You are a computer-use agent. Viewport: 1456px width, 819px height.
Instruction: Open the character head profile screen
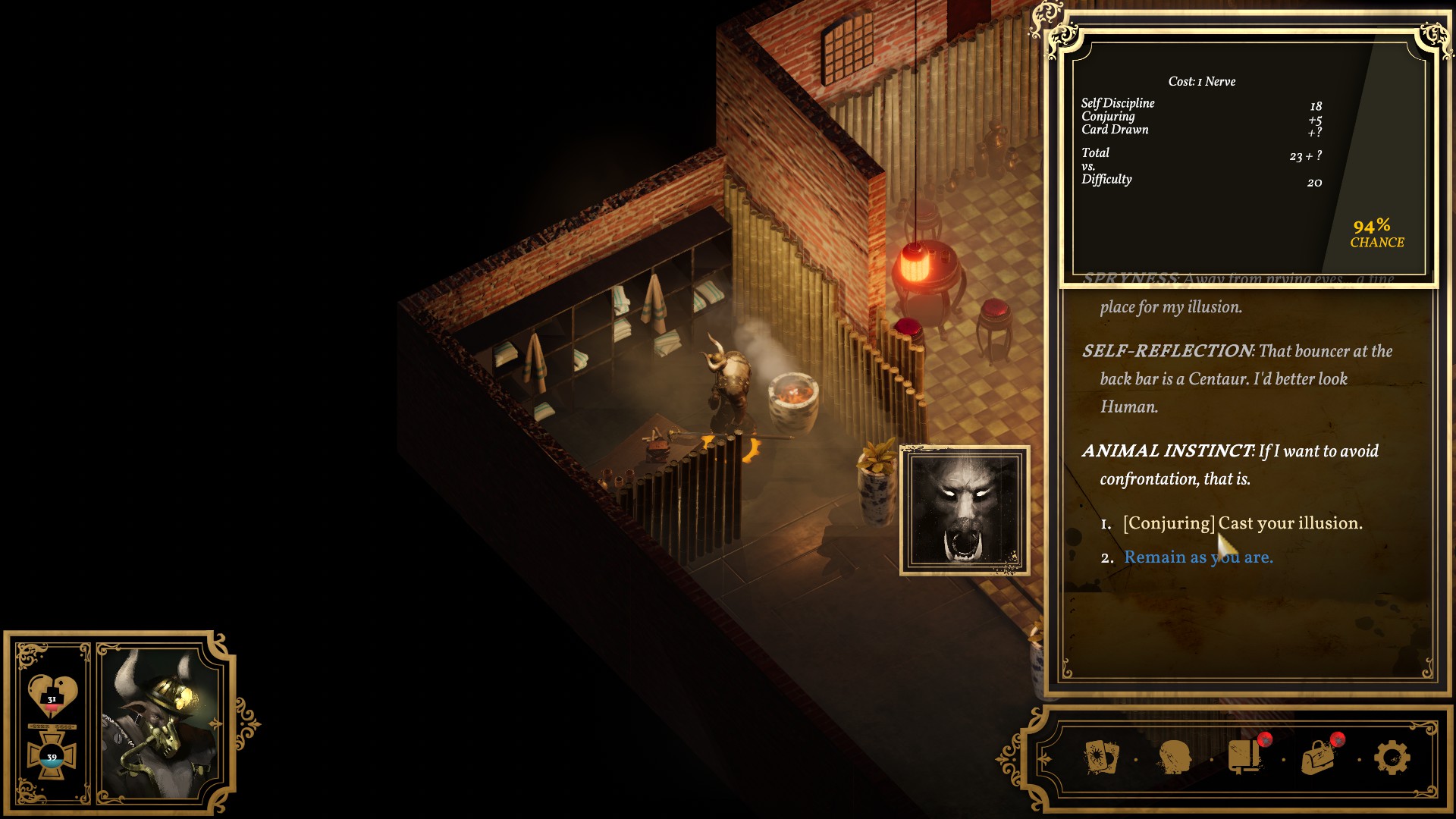coord(1174,758)
